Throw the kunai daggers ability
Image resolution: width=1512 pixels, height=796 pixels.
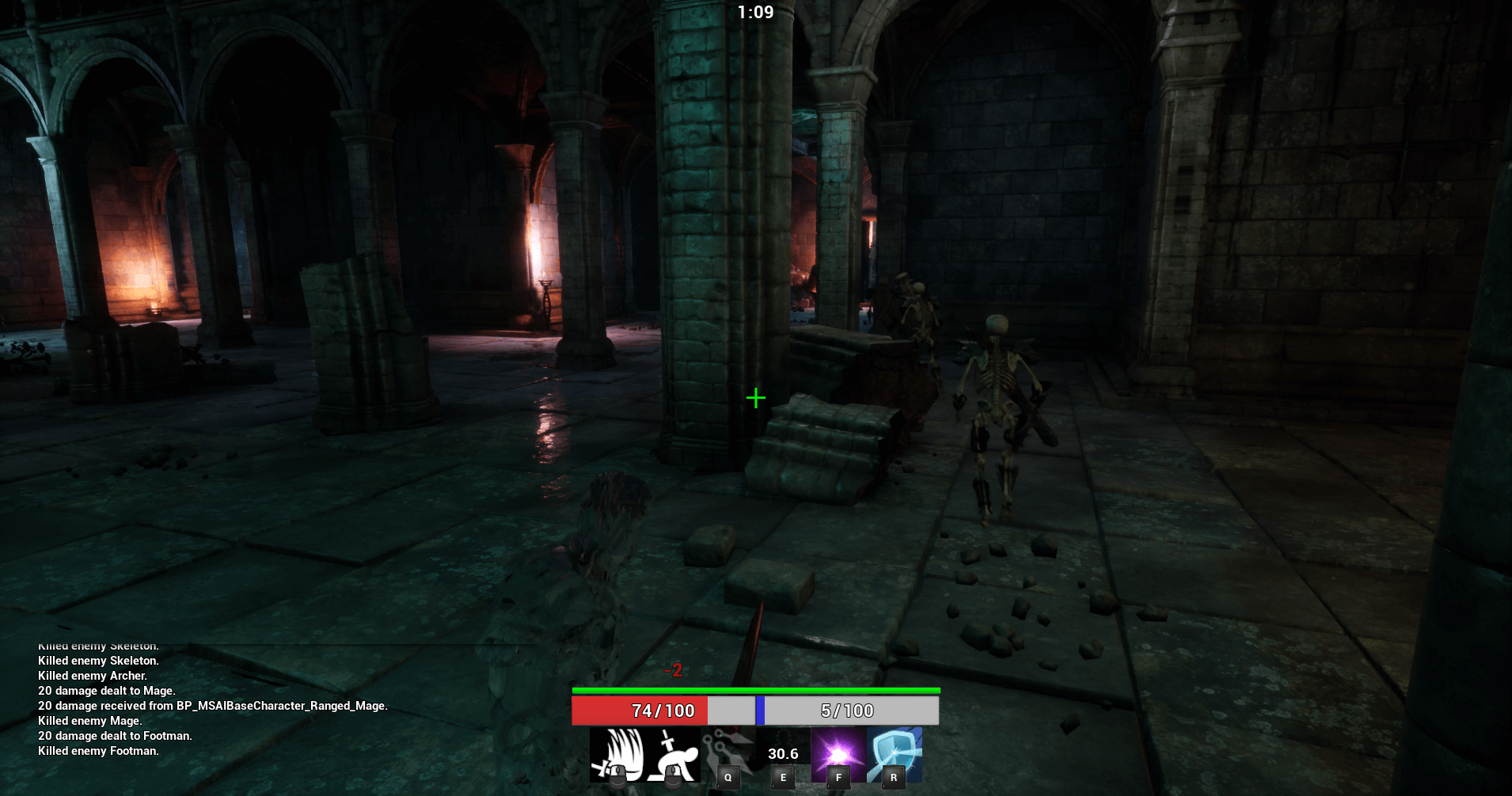point(728,755)
